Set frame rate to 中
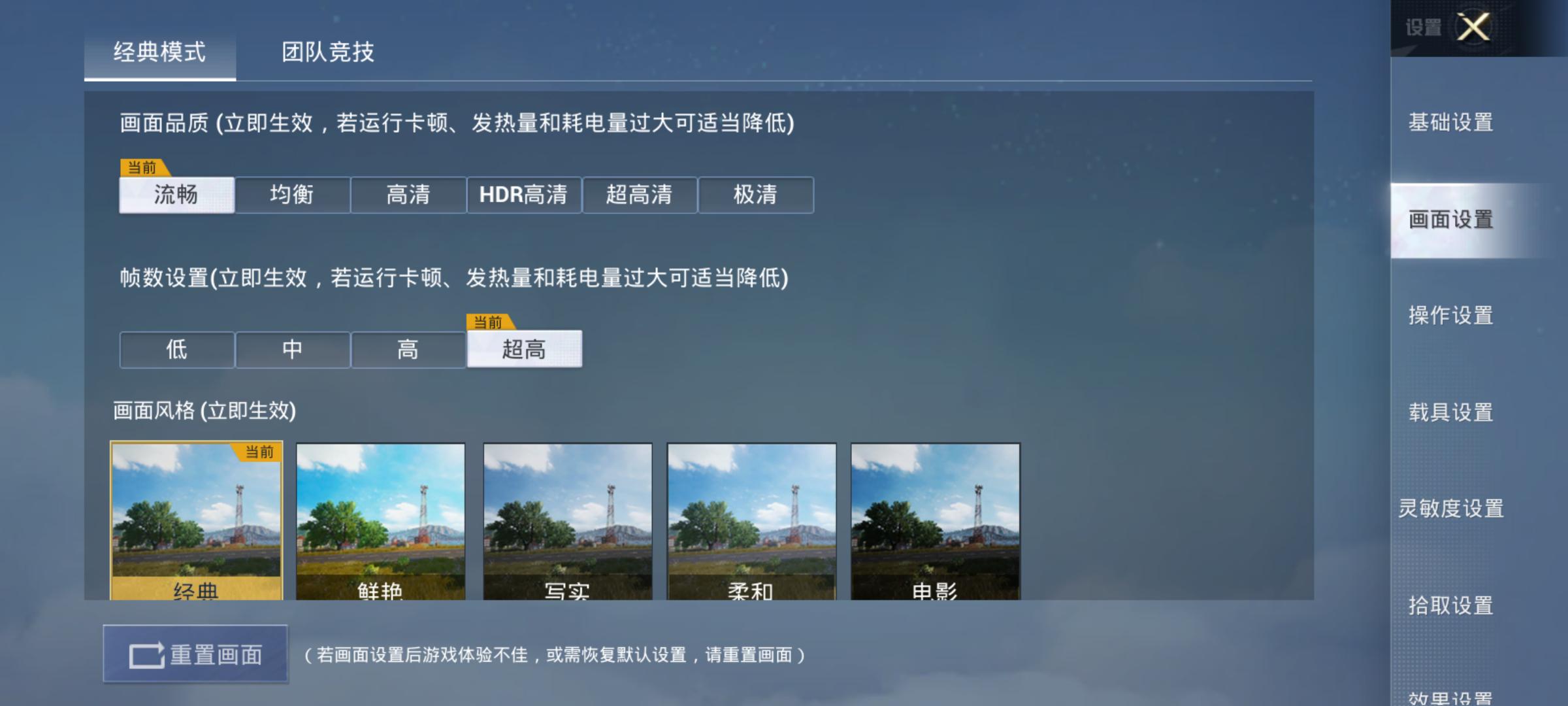Image resolution: width=1568 pixels, height=706 pixels. [x=292, y=350]
